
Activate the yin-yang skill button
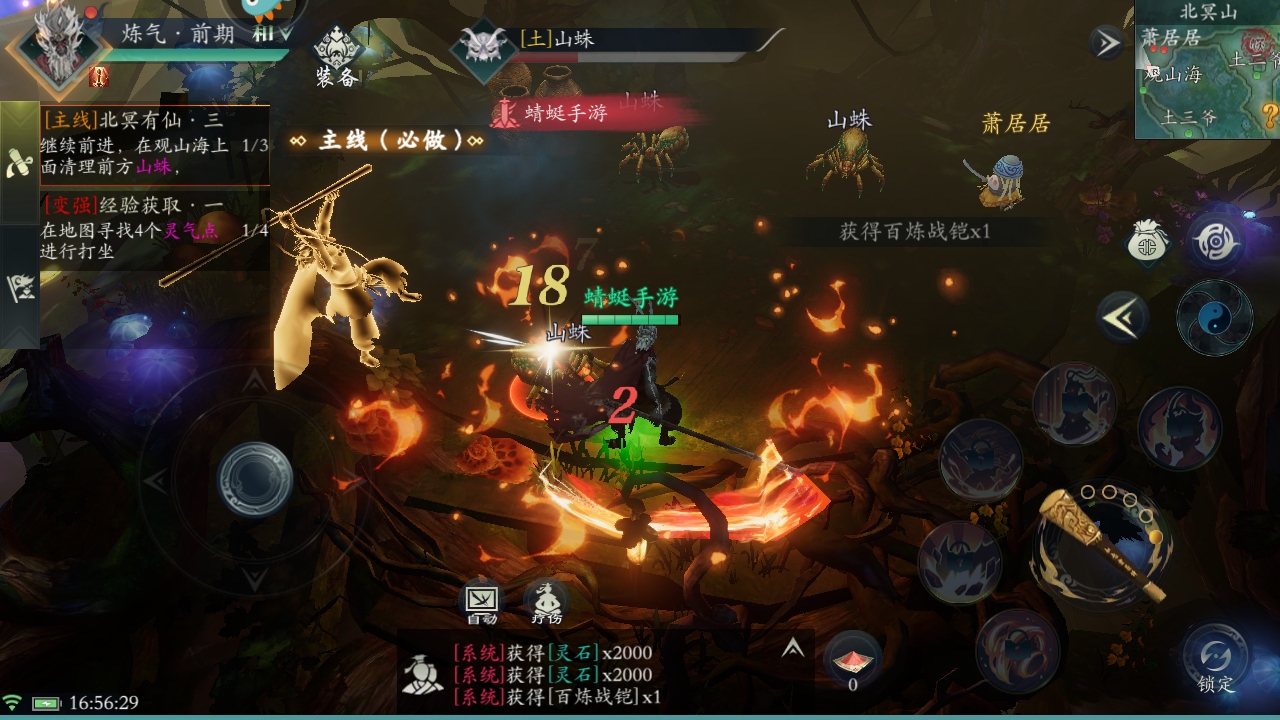point(1215,318)
